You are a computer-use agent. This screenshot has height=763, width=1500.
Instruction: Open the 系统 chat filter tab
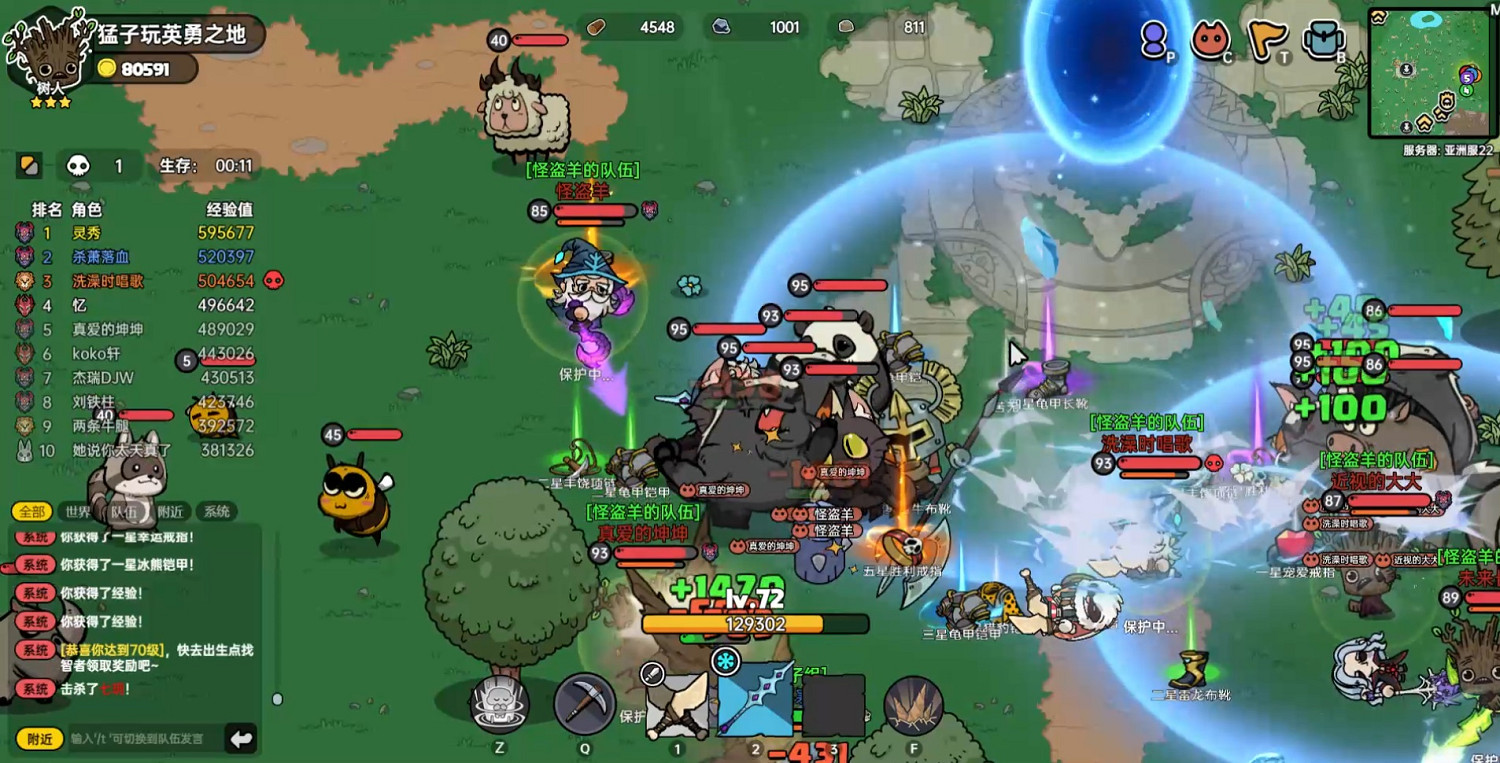[217, 510]
